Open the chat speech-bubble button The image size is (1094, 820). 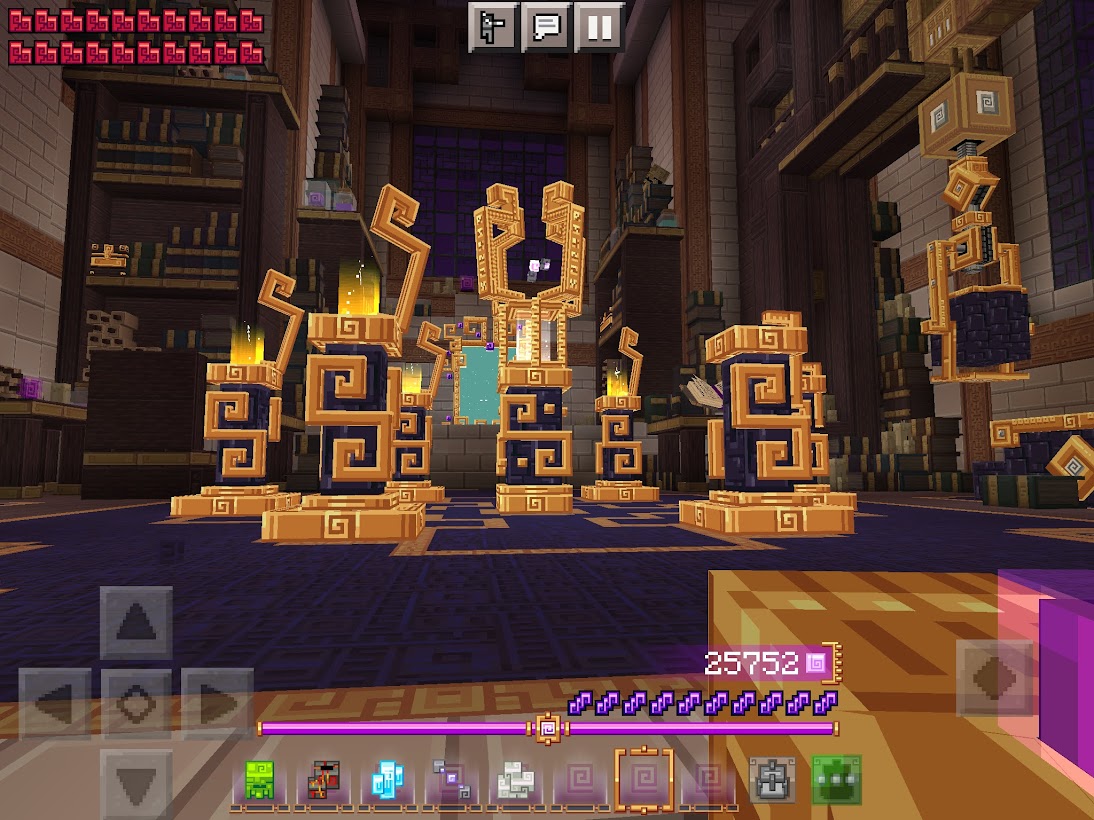547,26
